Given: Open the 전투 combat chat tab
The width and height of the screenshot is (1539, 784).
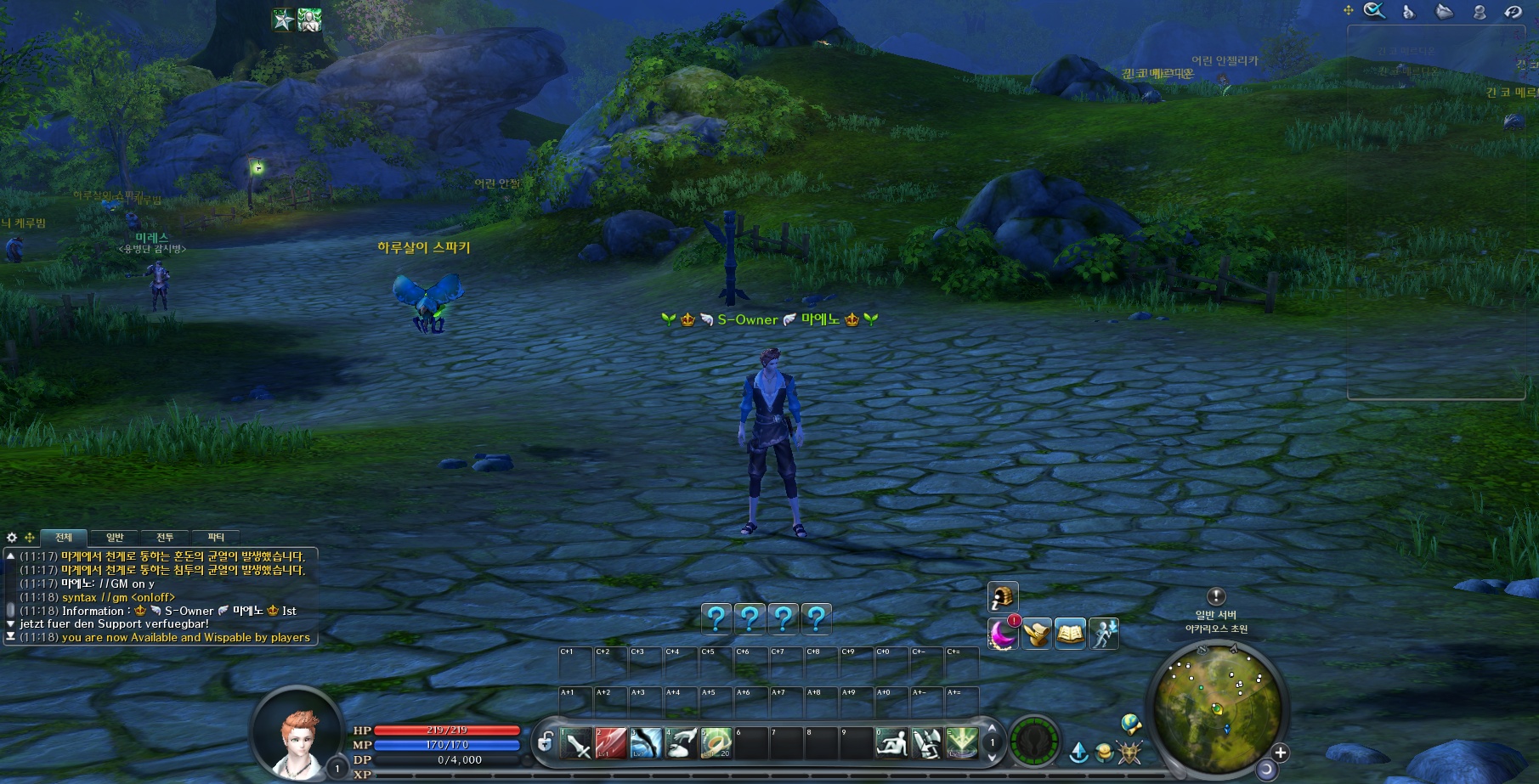Looking at the screenshot, I should (x=165, y=538).
